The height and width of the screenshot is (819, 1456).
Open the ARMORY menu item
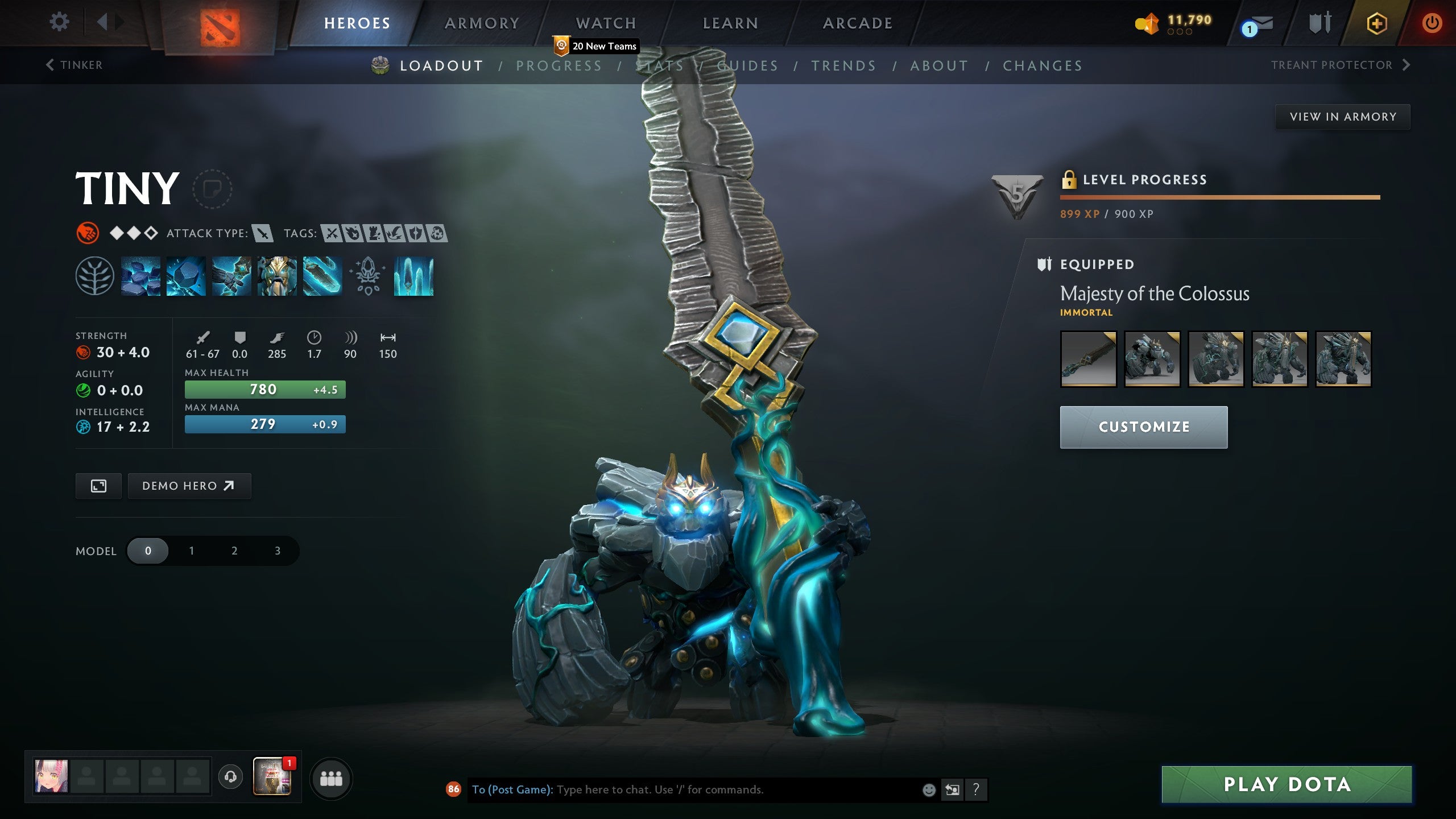[482, 23]
